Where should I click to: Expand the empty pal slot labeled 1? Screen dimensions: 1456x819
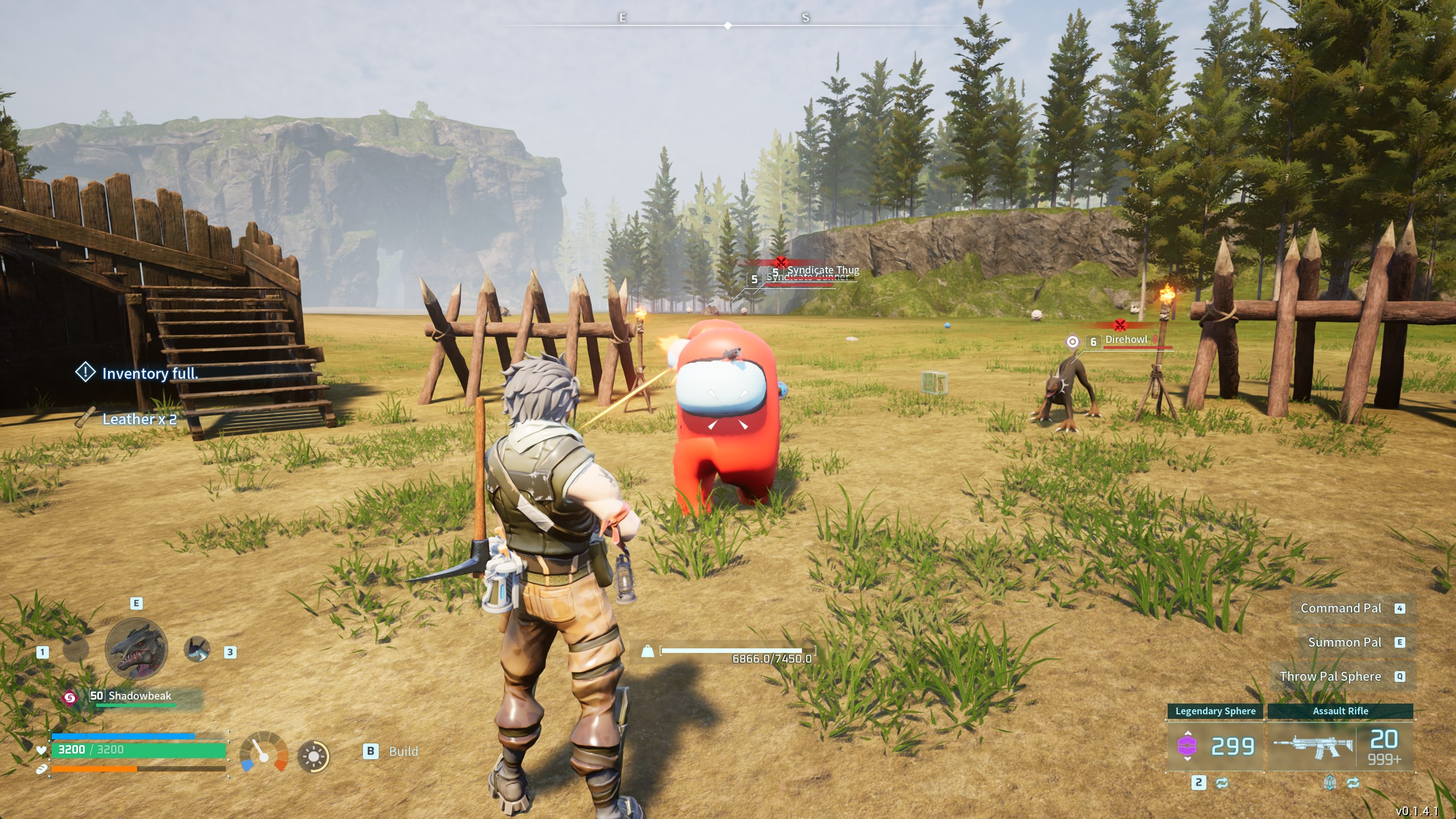pyautogui.click(x=75, y=650)
